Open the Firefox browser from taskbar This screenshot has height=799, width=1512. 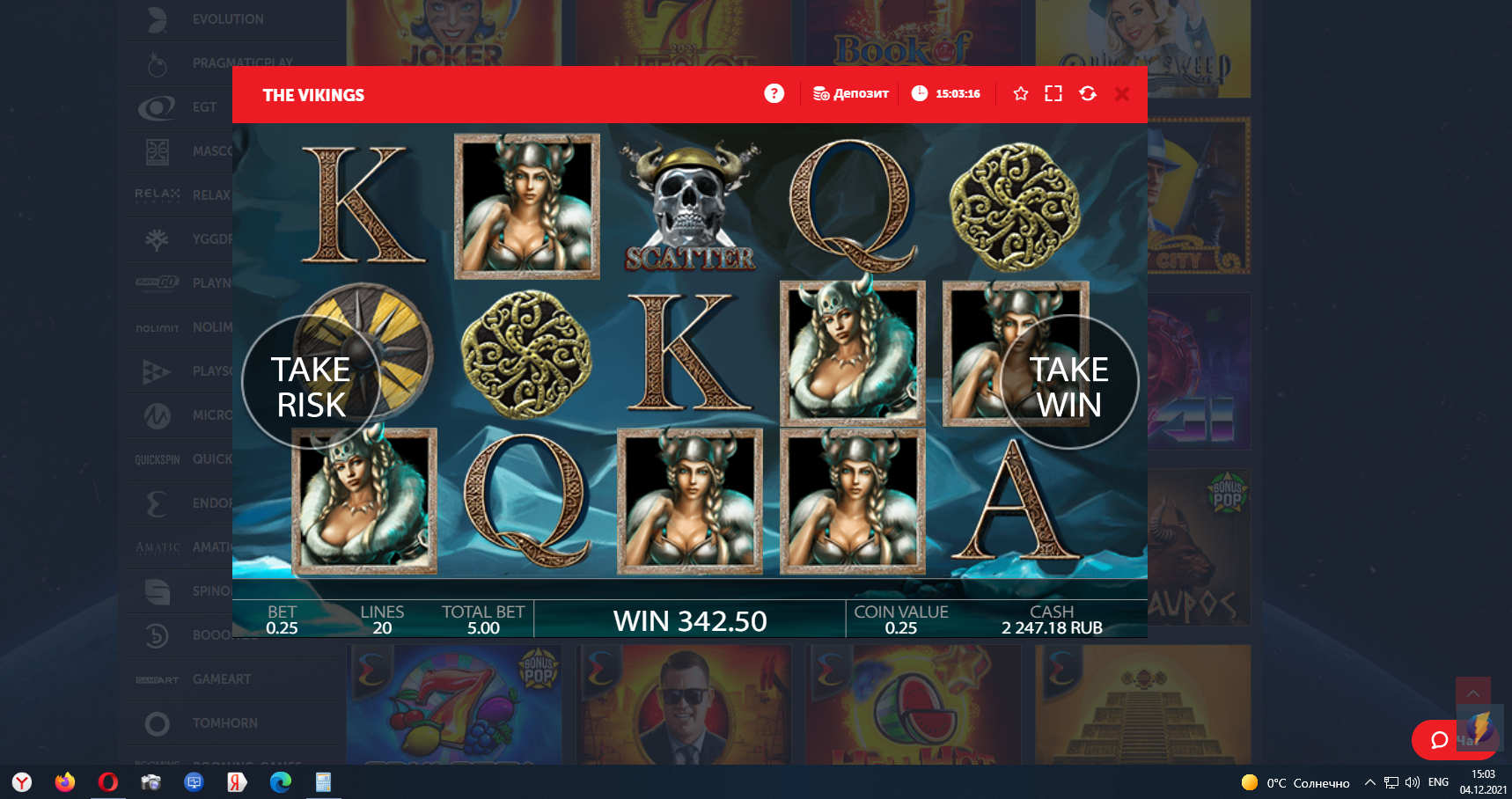tap(65, 781)
